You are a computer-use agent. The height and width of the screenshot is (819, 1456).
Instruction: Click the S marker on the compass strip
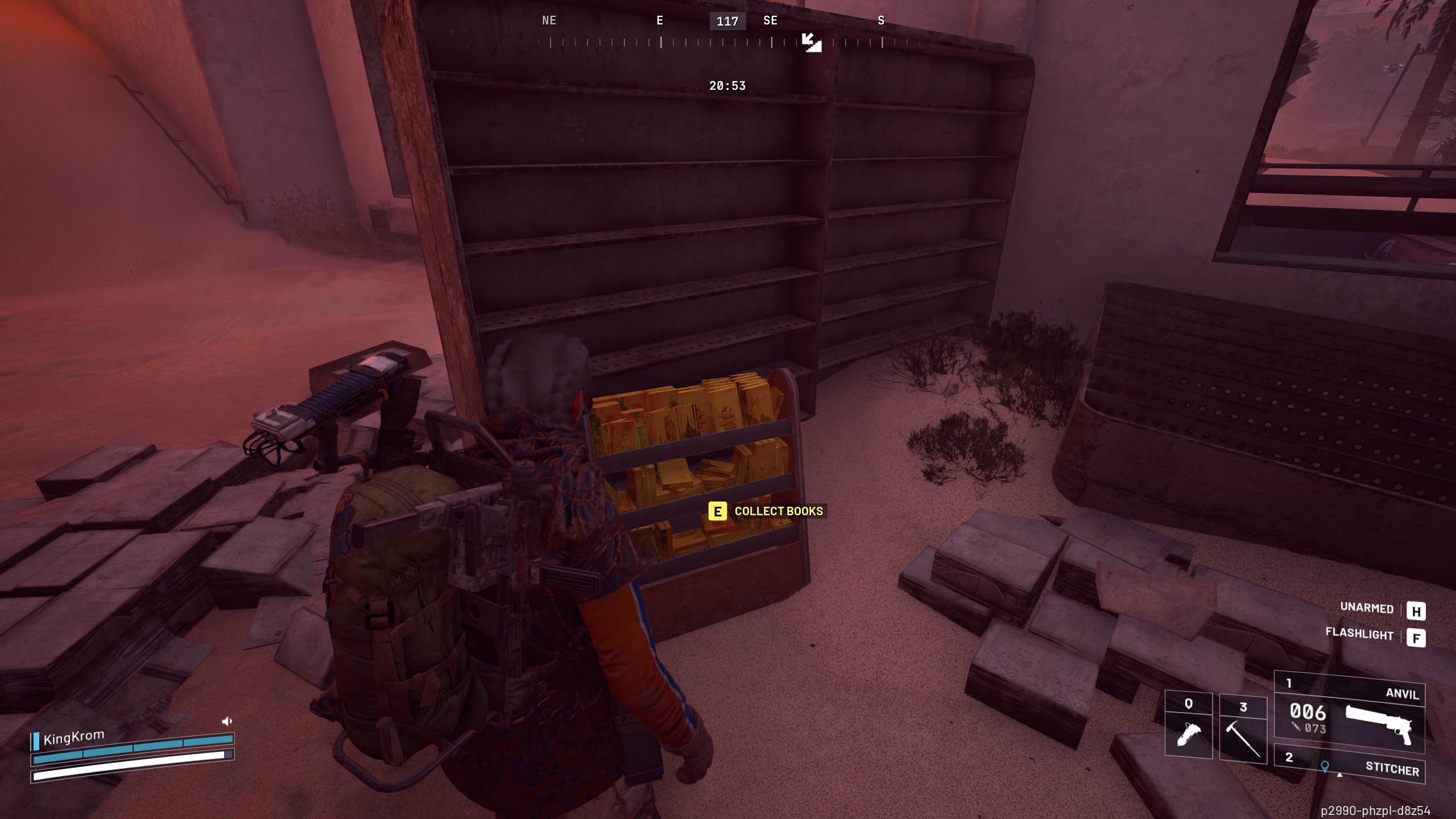point(880,20)
